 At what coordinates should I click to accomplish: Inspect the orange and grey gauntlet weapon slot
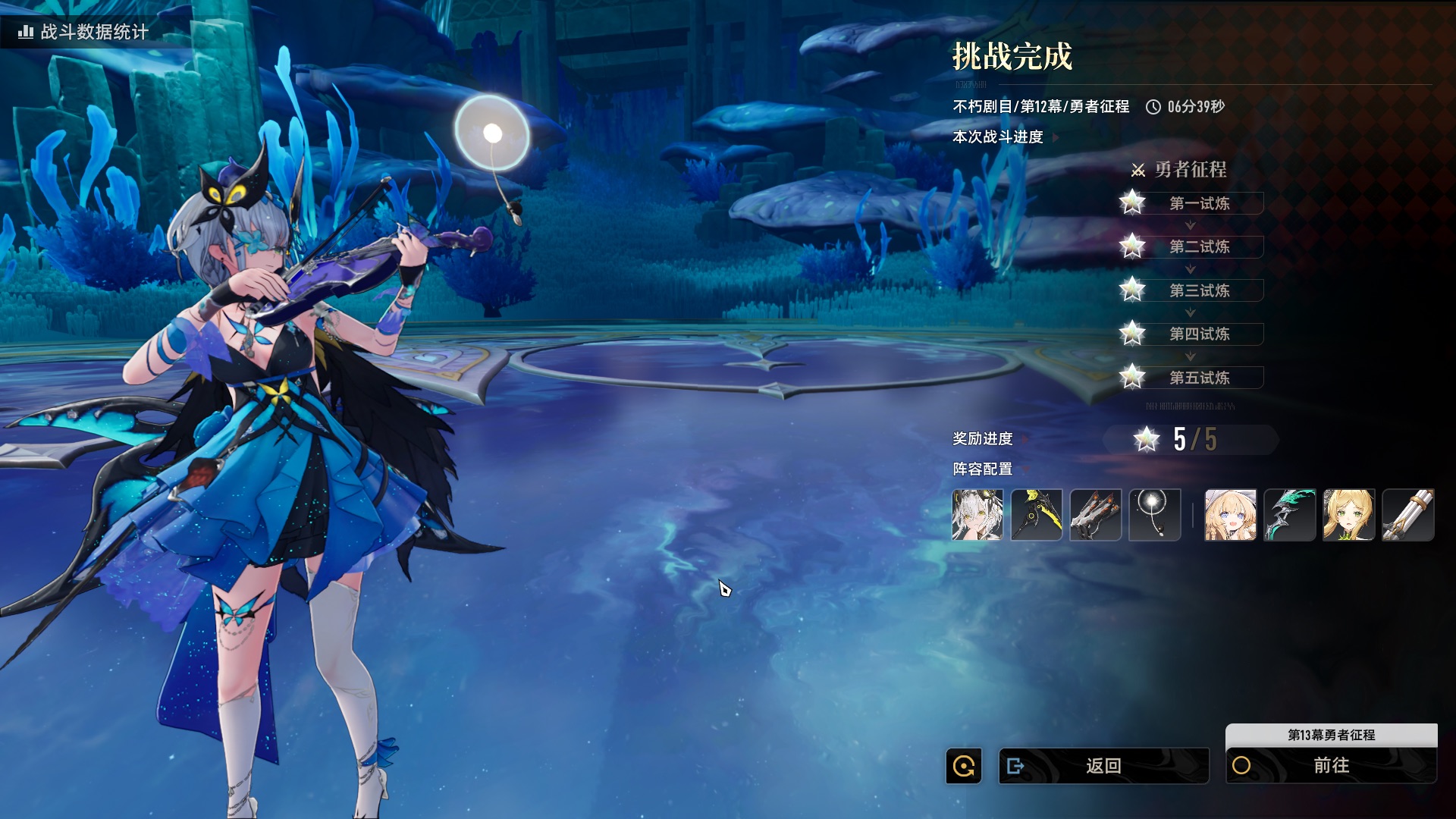tap(1096, 515)
